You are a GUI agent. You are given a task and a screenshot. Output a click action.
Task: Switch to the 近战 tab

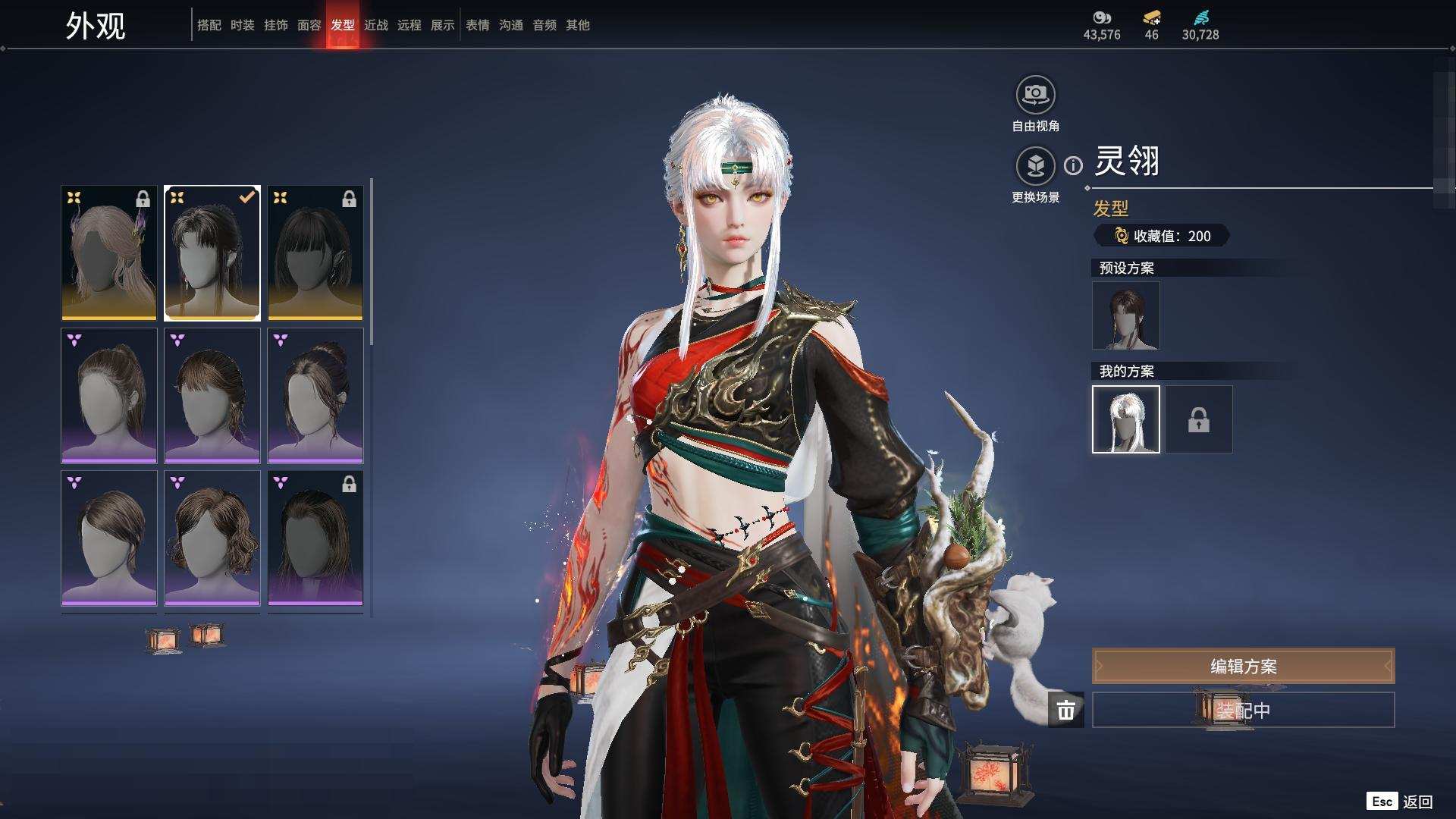375,25
